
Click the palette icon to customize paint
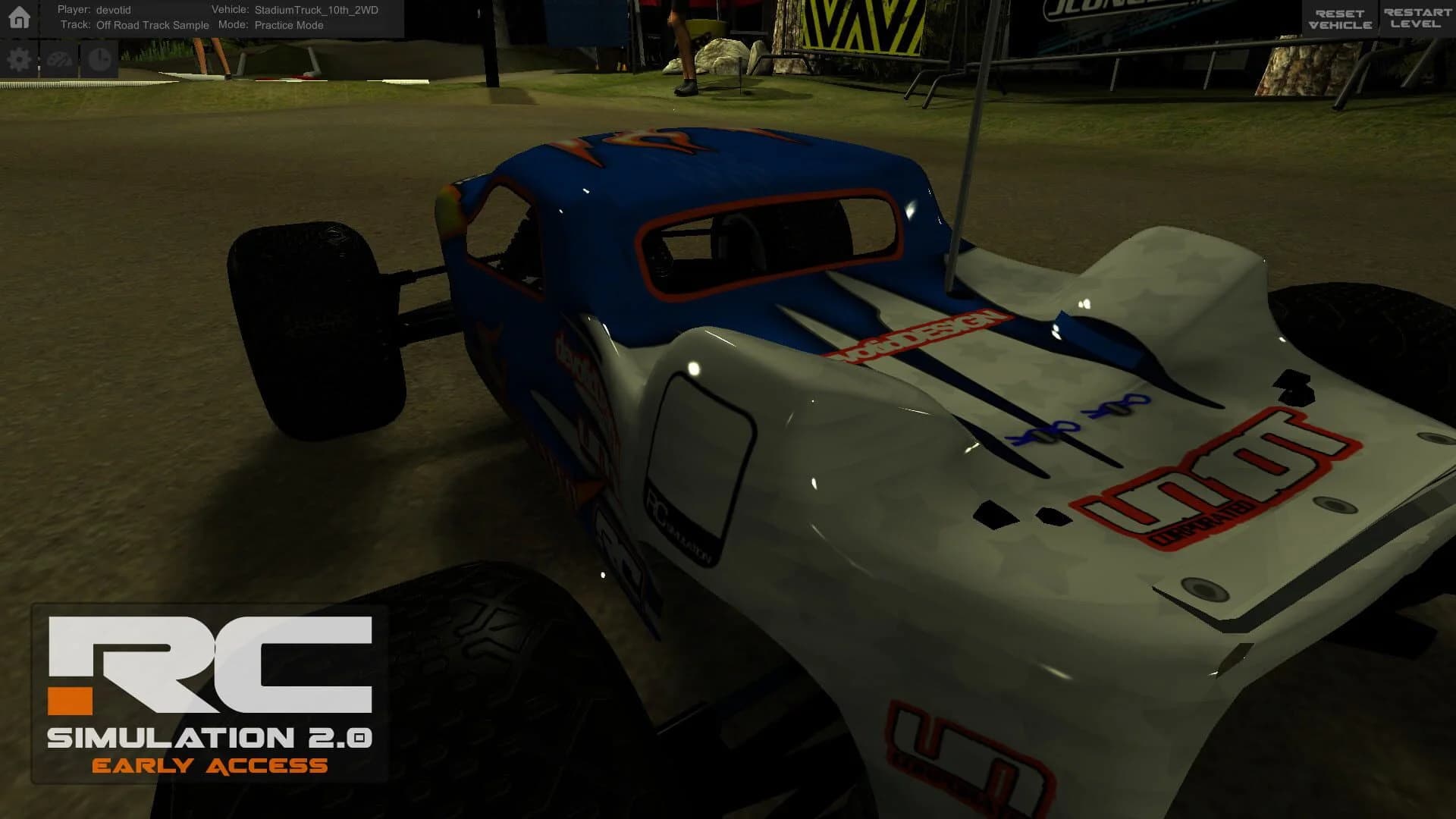click(59, 58)
